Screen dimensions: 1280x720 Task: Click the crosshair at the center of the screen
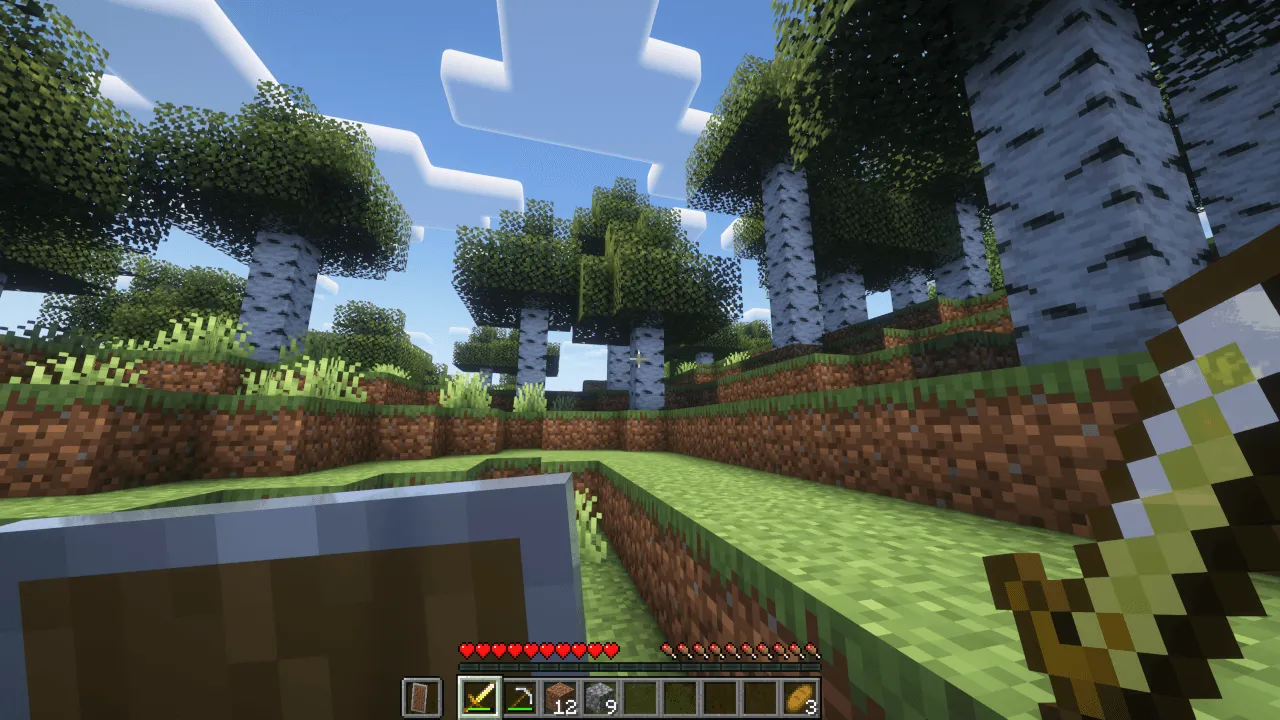[640, 360]
